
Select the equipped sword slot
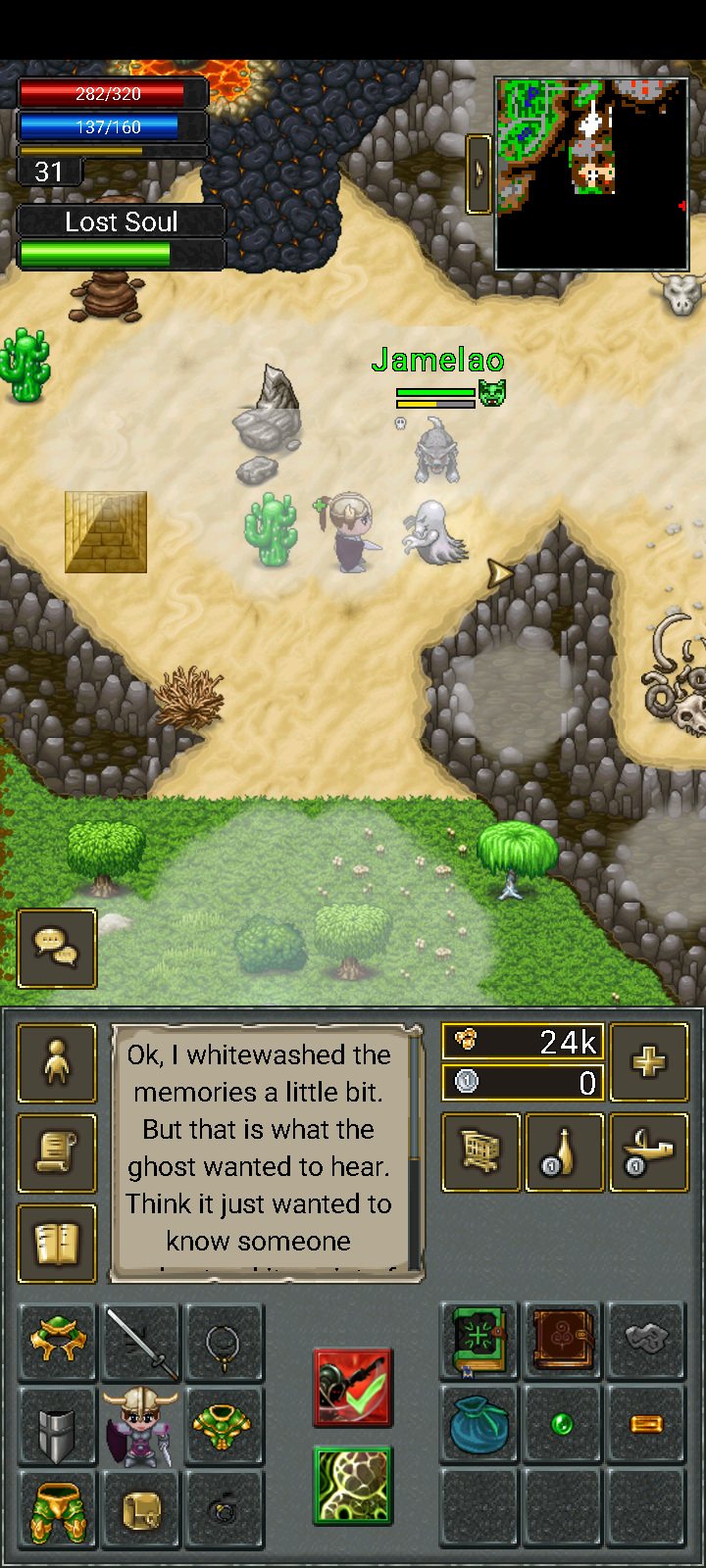coord(141,1343)
